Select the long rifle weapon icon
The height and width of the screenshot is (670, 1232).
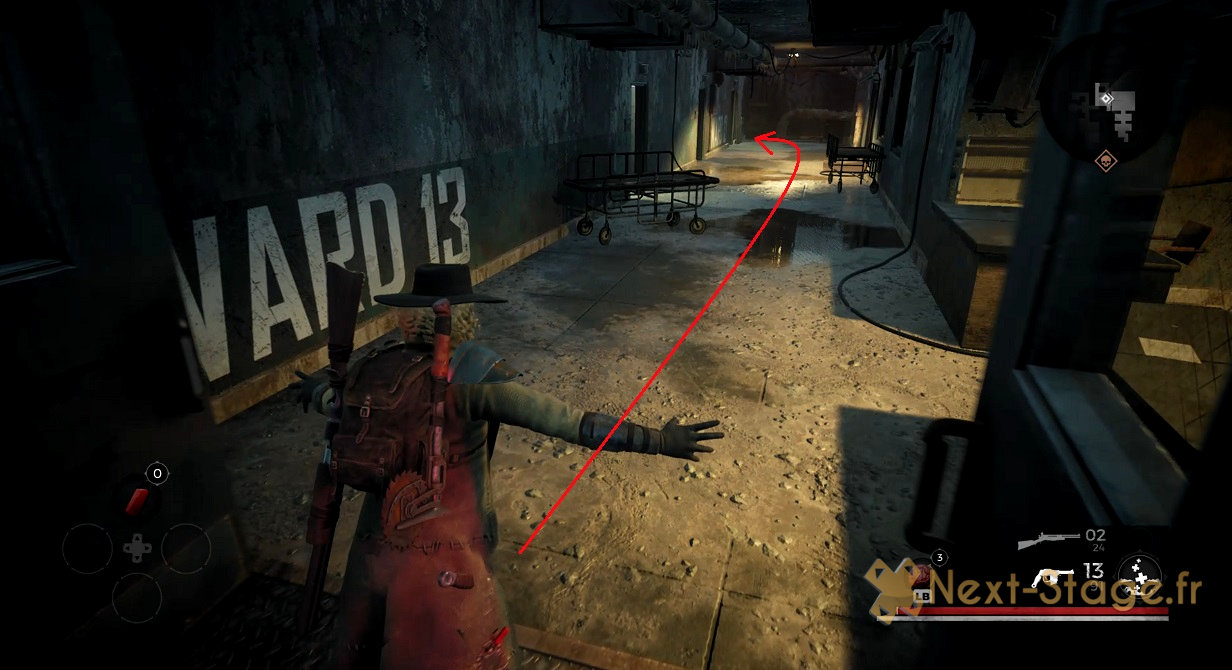coord(1048,541)
